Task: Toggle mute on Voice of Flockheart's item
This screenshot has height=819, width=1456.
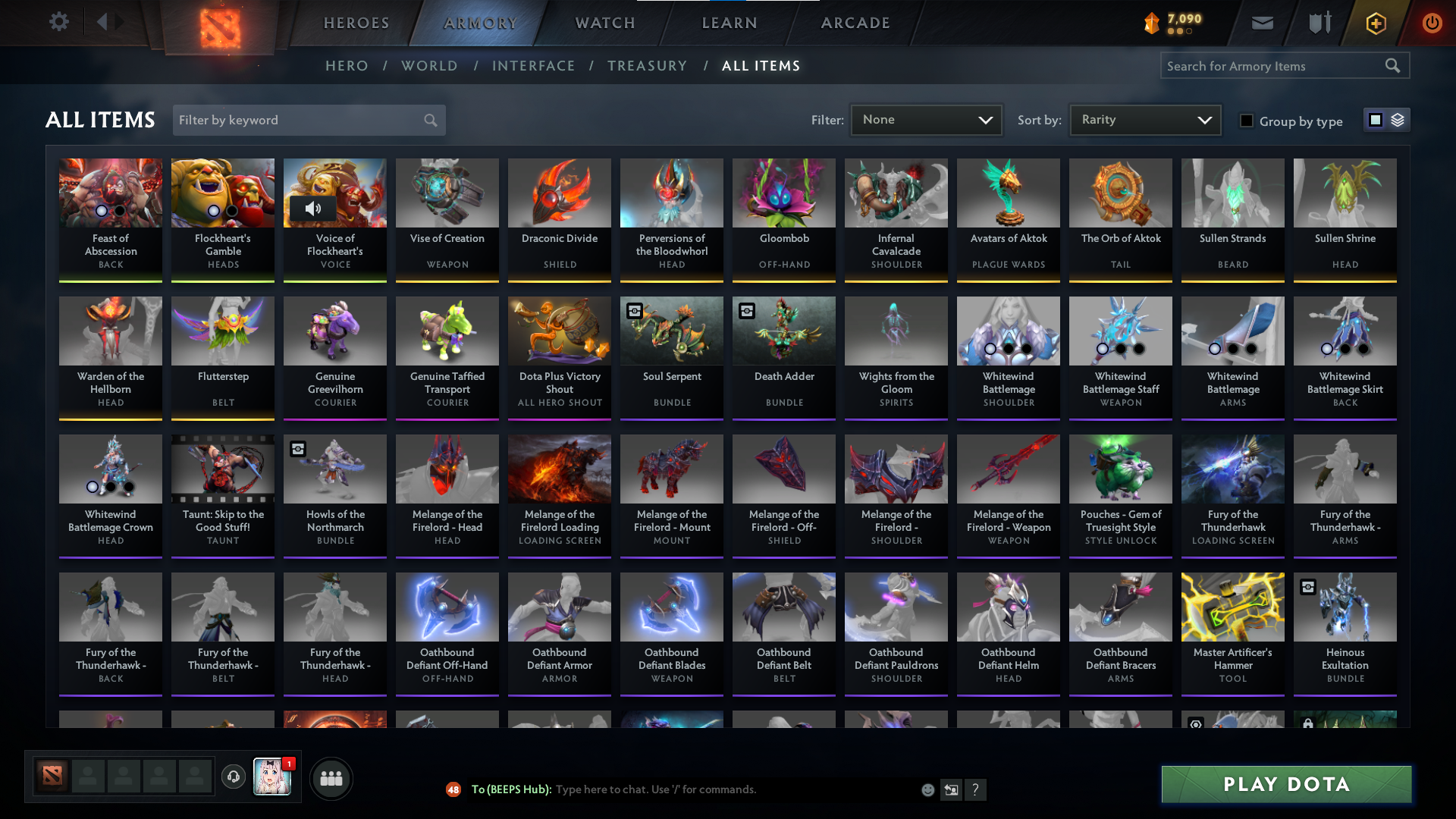Action: click(314, 209)
